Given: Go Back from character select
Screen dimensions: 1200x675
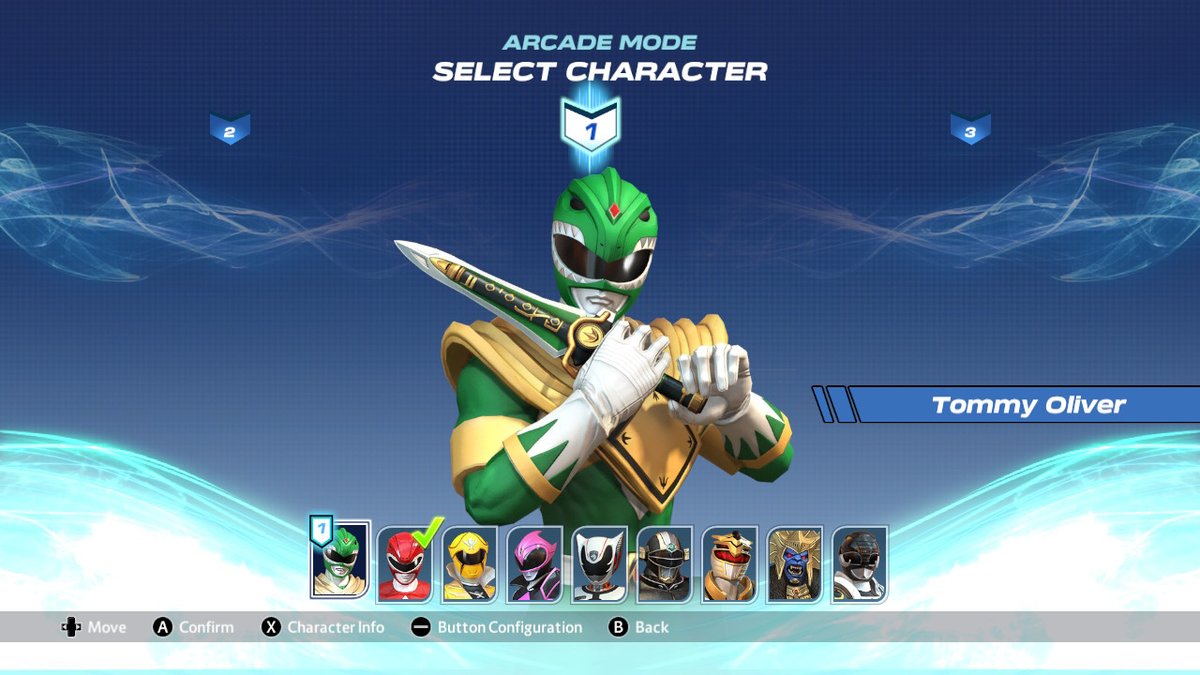Looking at the screenshot, I should tap(639, 627).
